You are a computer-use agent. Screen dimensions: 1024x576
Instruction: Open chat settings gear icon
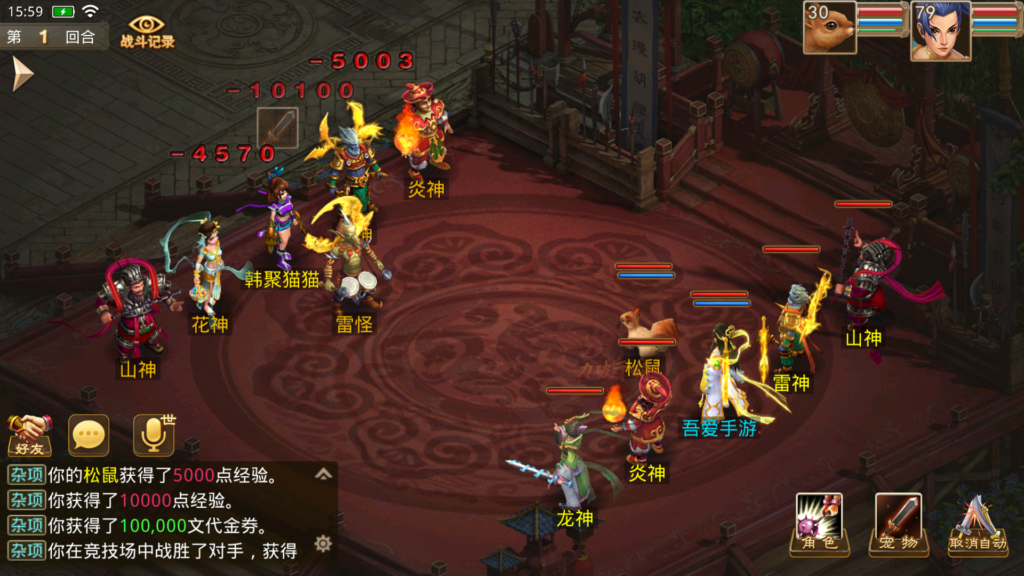[x=323, y=543]
